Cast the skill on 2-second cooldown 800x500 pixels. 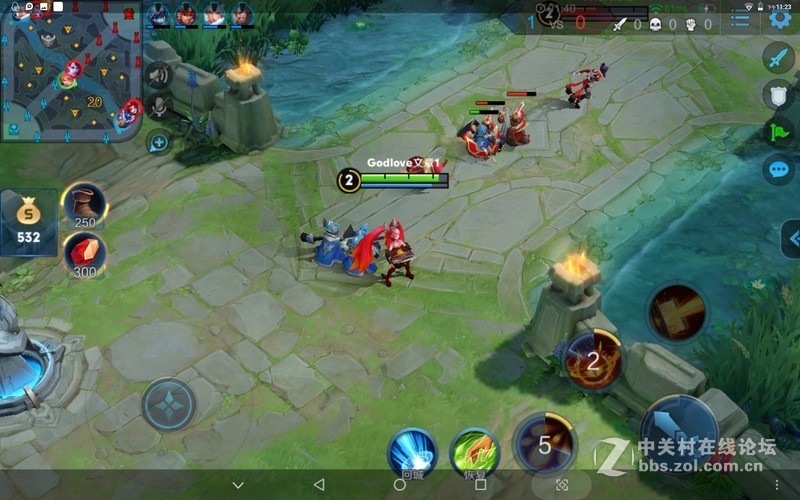click(592, 360)
